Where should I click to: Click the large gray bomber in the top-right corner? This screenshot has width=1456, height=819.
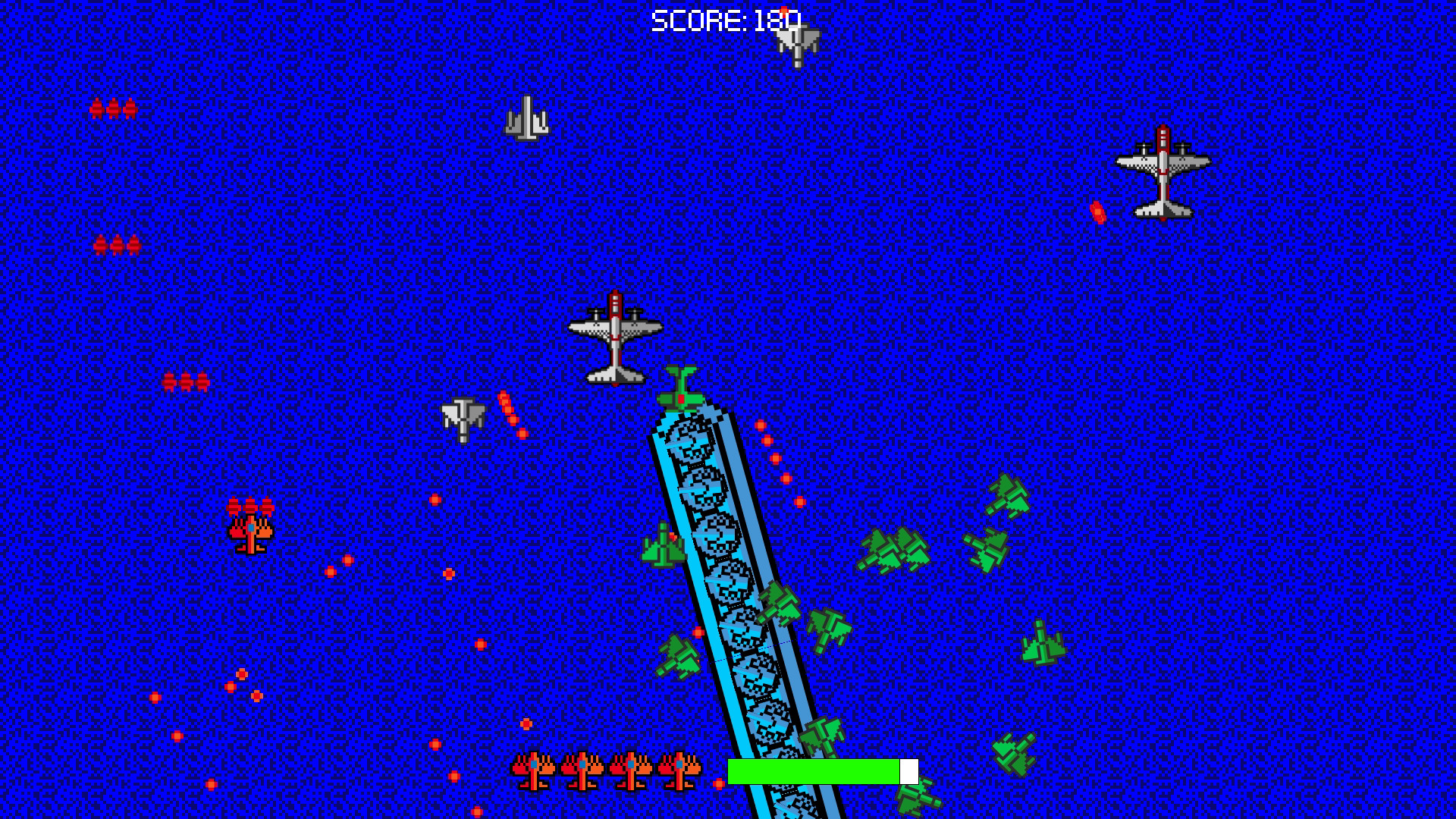pyautogui.click(x=1163, y=171)
